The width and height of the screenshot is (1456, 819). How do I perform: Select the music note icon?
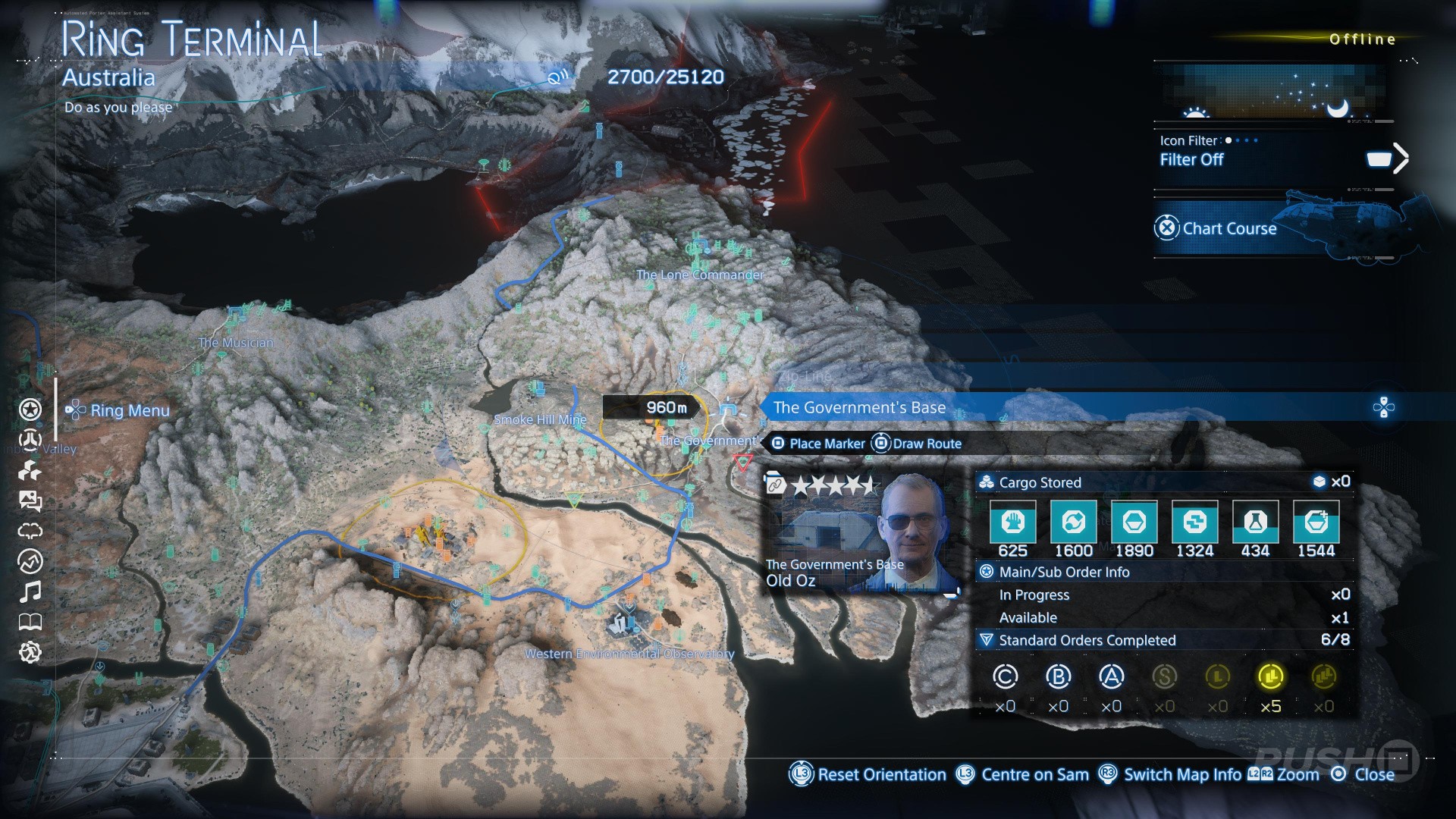click(30, 591)
